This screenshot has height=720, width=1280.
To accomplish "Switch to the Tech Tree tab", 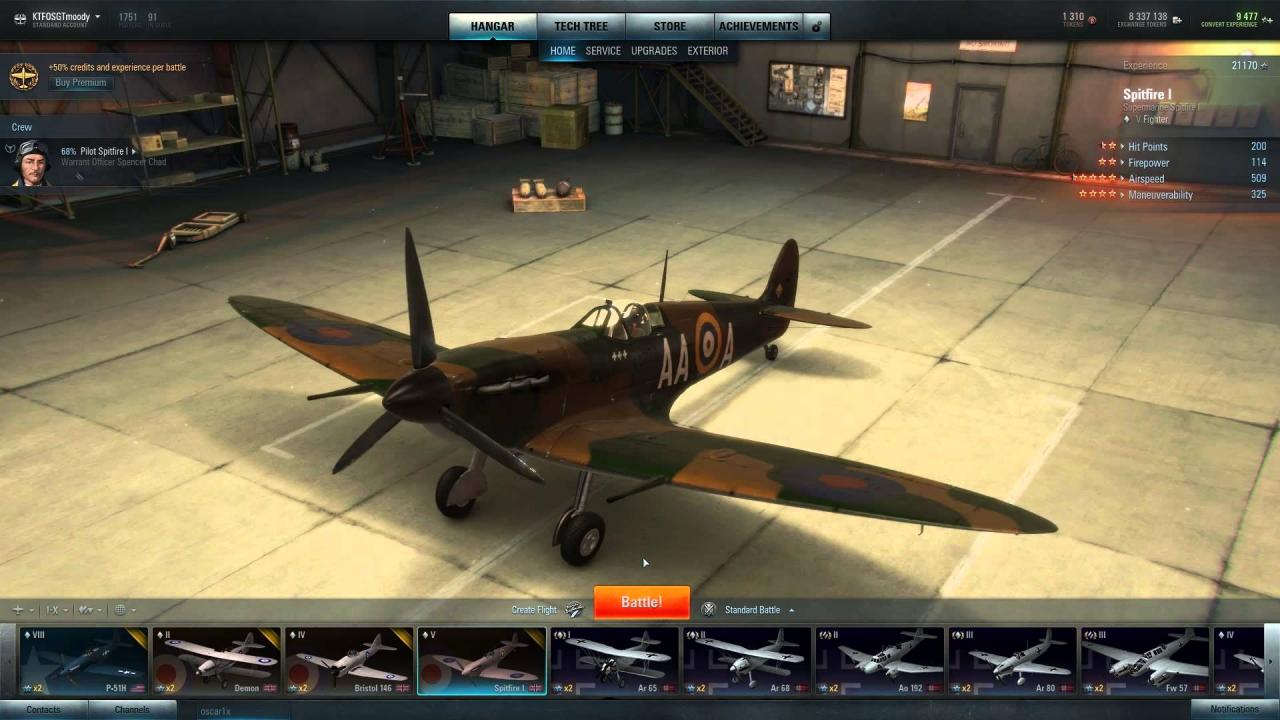I will click(x=582, y=25).
